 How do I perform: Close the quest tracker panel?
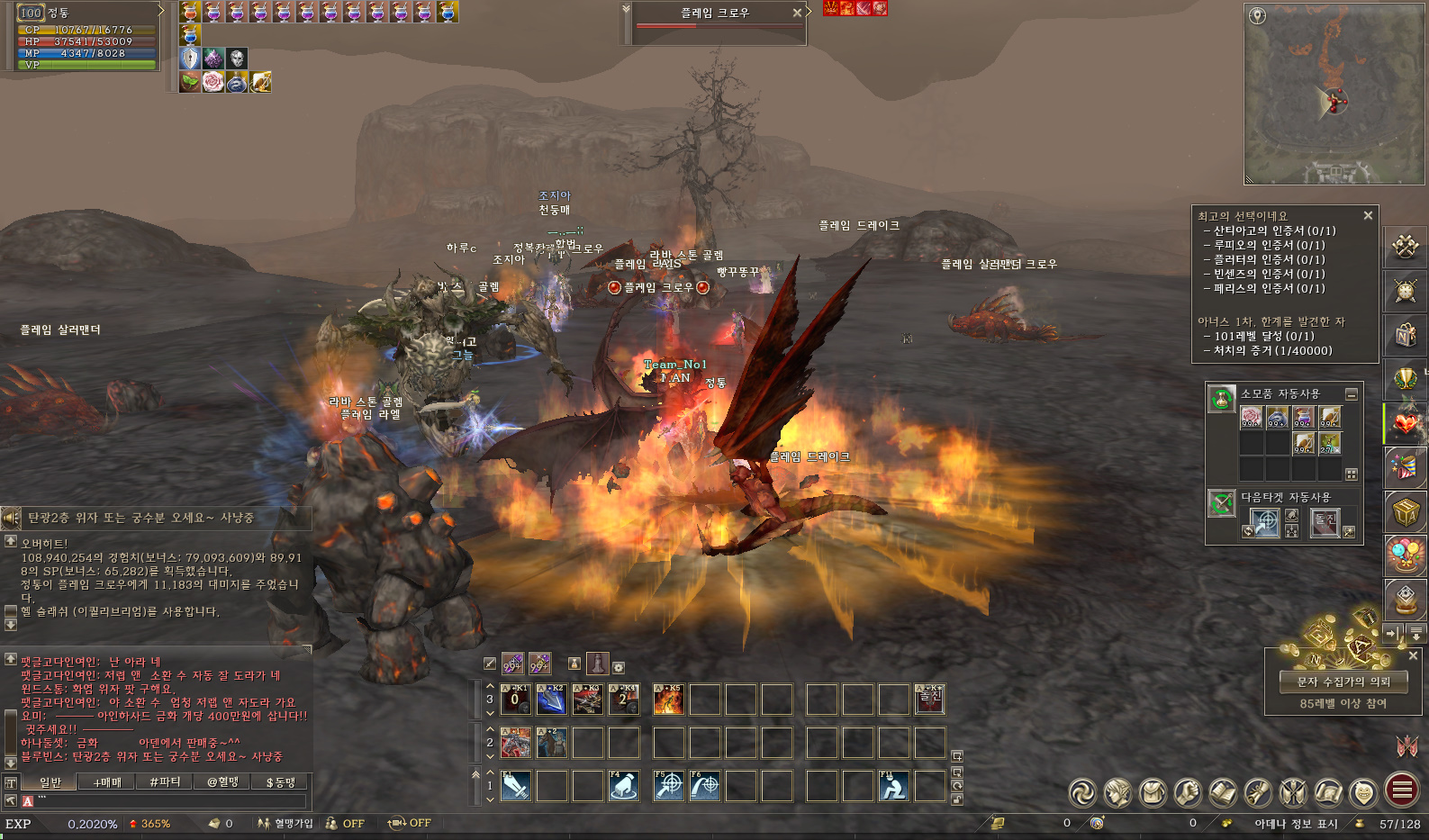tap(1368, 216)
